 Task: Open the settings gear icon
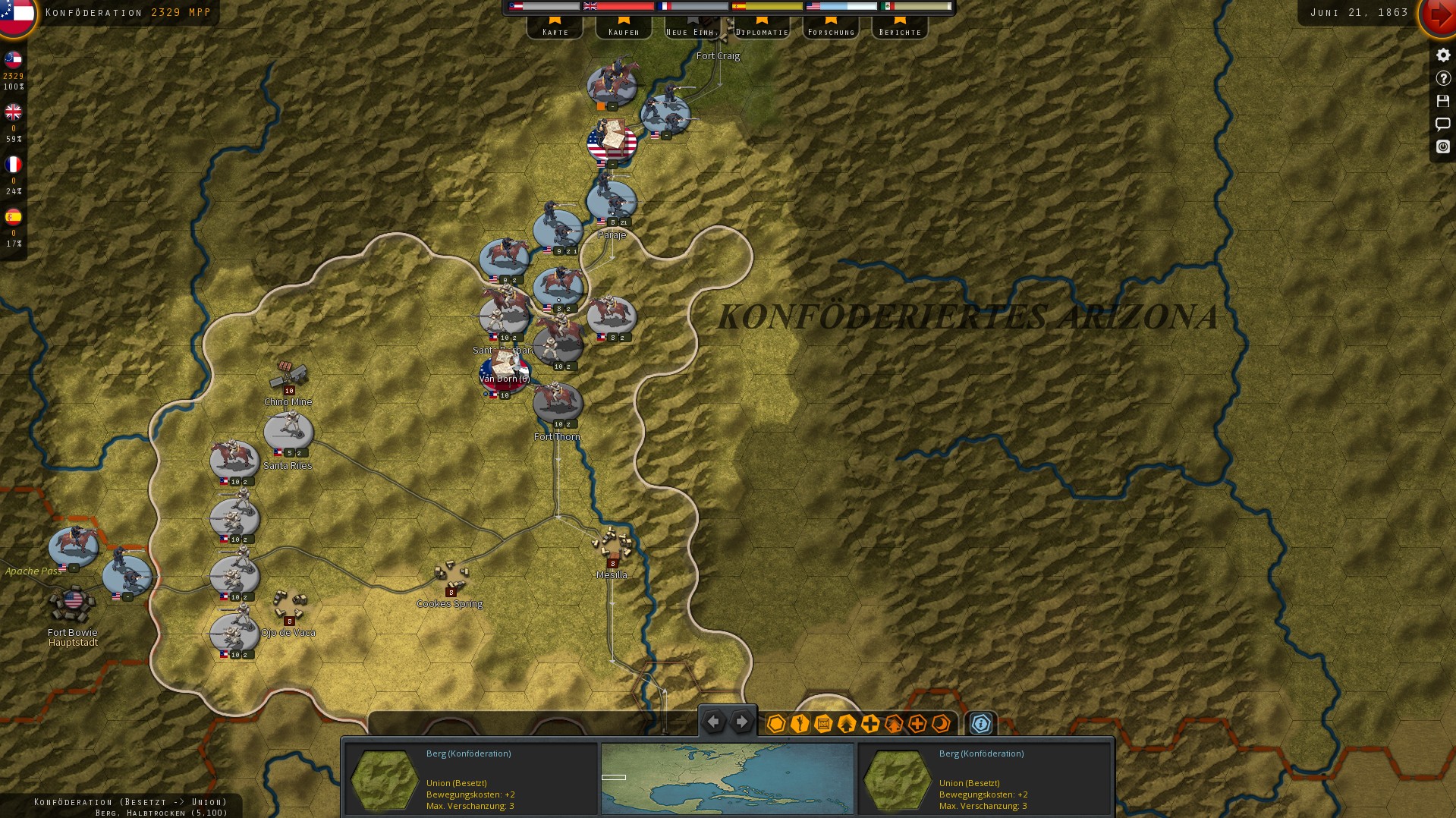(1443, 54)
